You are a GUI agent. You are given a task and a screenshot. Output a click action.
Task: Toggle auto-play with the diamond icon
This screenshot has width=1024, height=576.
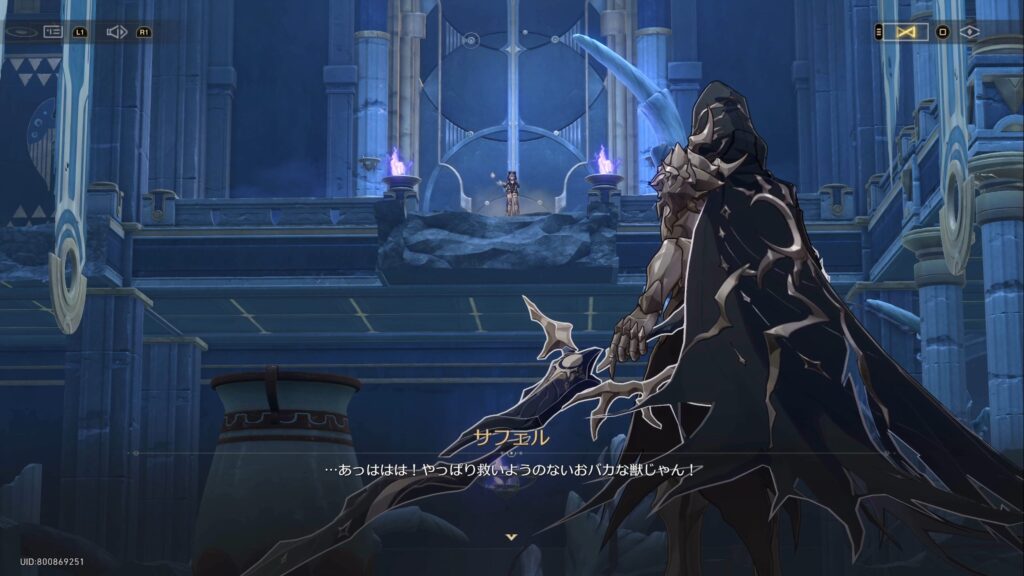click(970, 32)
